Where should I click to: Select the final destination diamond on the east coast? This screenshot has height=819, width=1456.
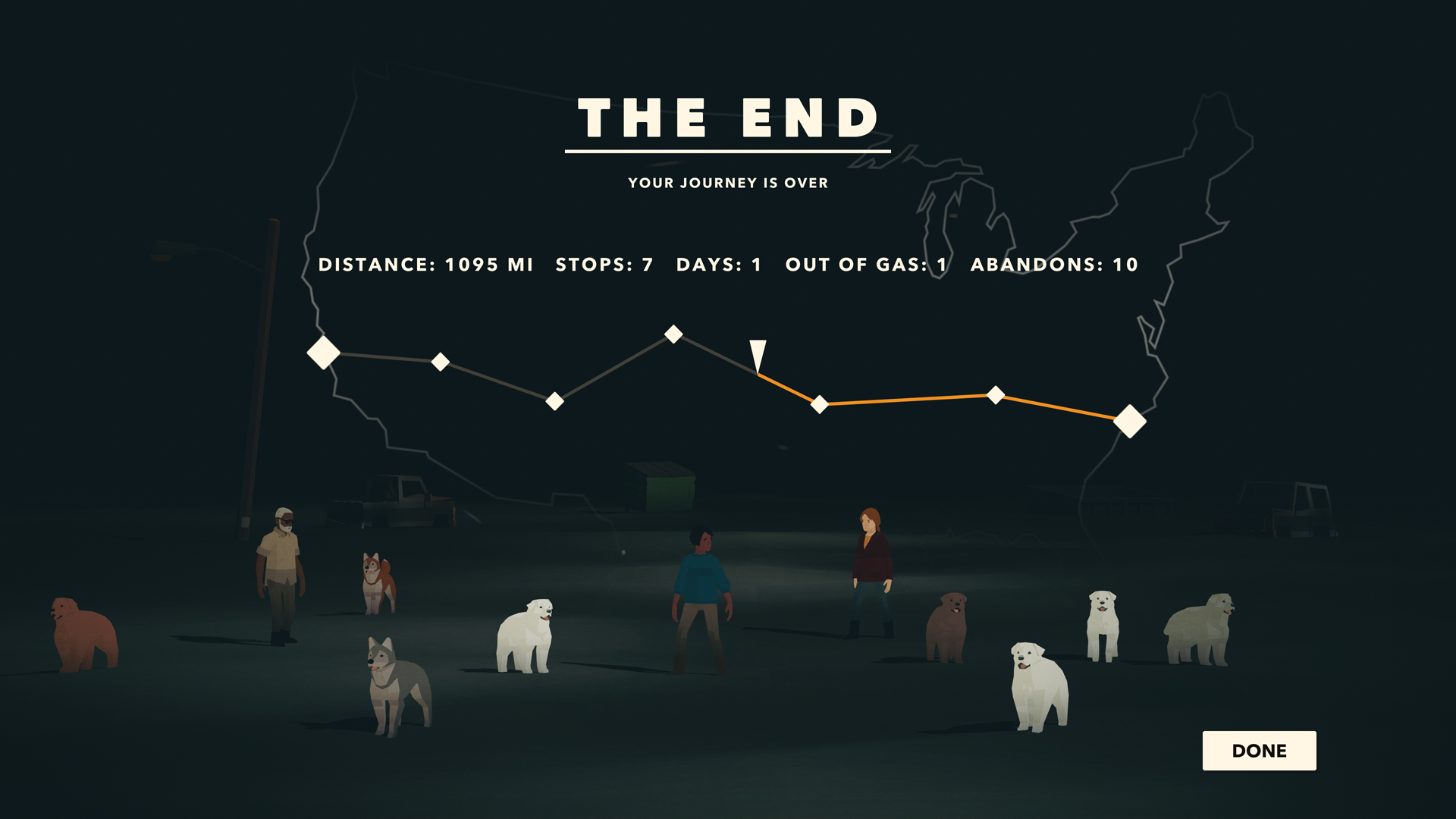click(x=1129, y=420)
